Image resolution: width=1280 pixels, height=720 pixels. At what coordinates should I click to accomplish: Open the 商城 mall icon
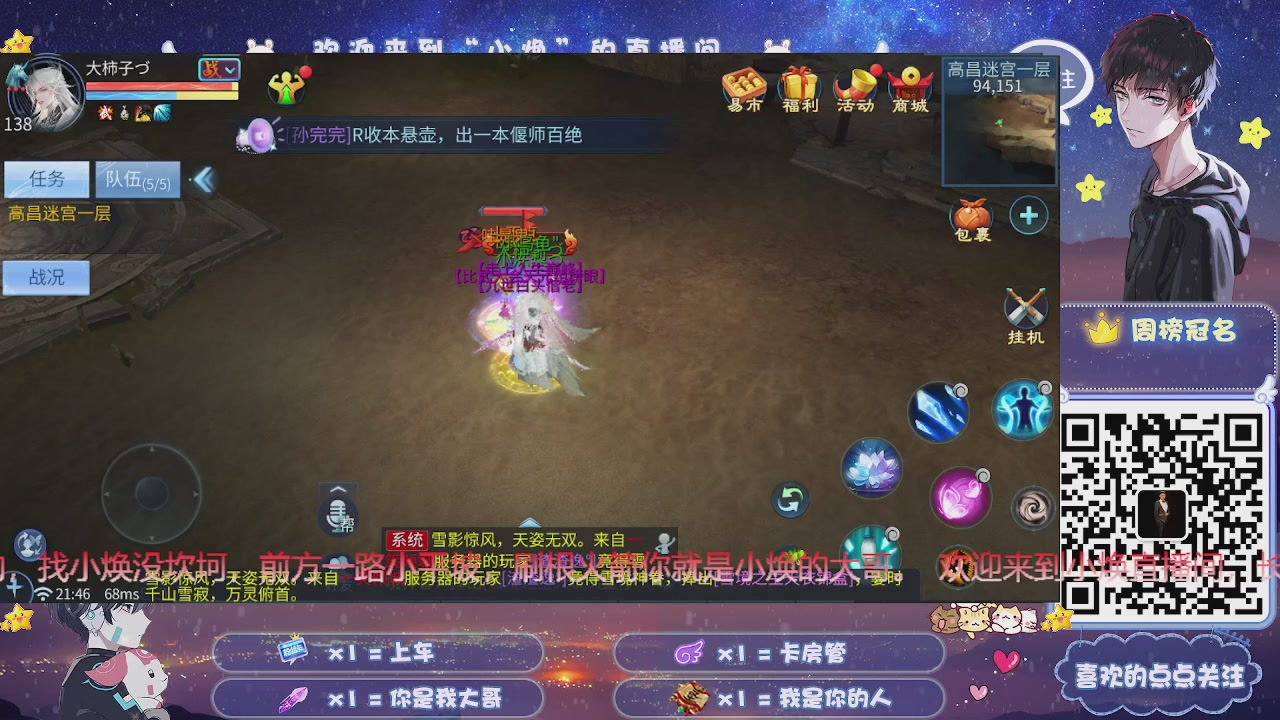[x=908, y=90]
